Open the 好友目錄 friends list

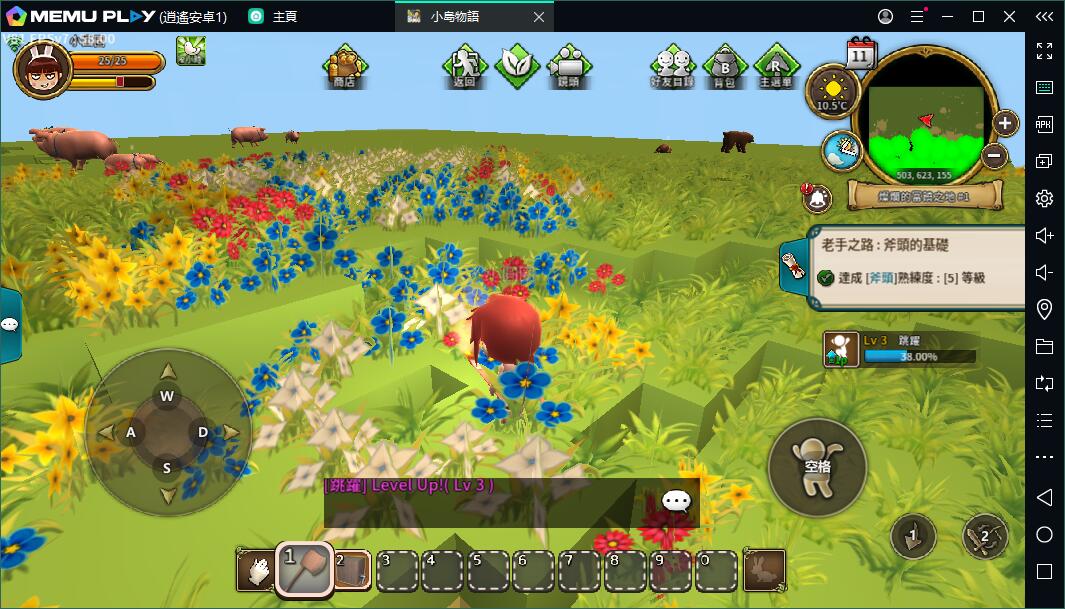[x=671, y=65]
